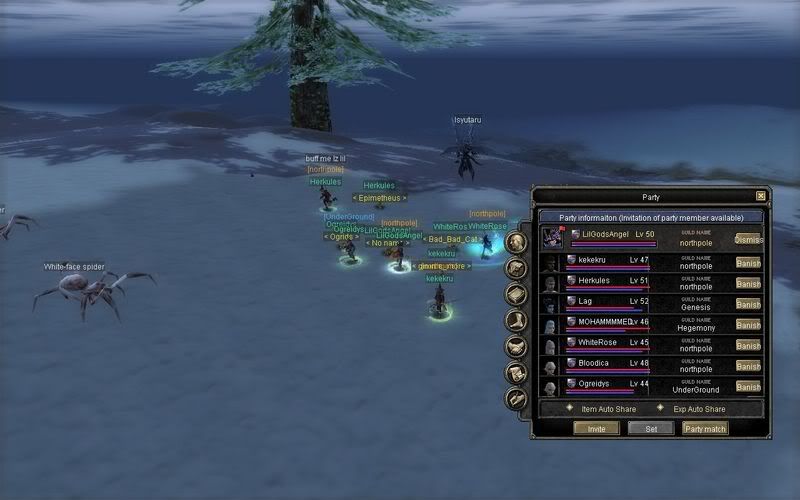Banish Lag from the party
The image size is (800, 500).
748,304
